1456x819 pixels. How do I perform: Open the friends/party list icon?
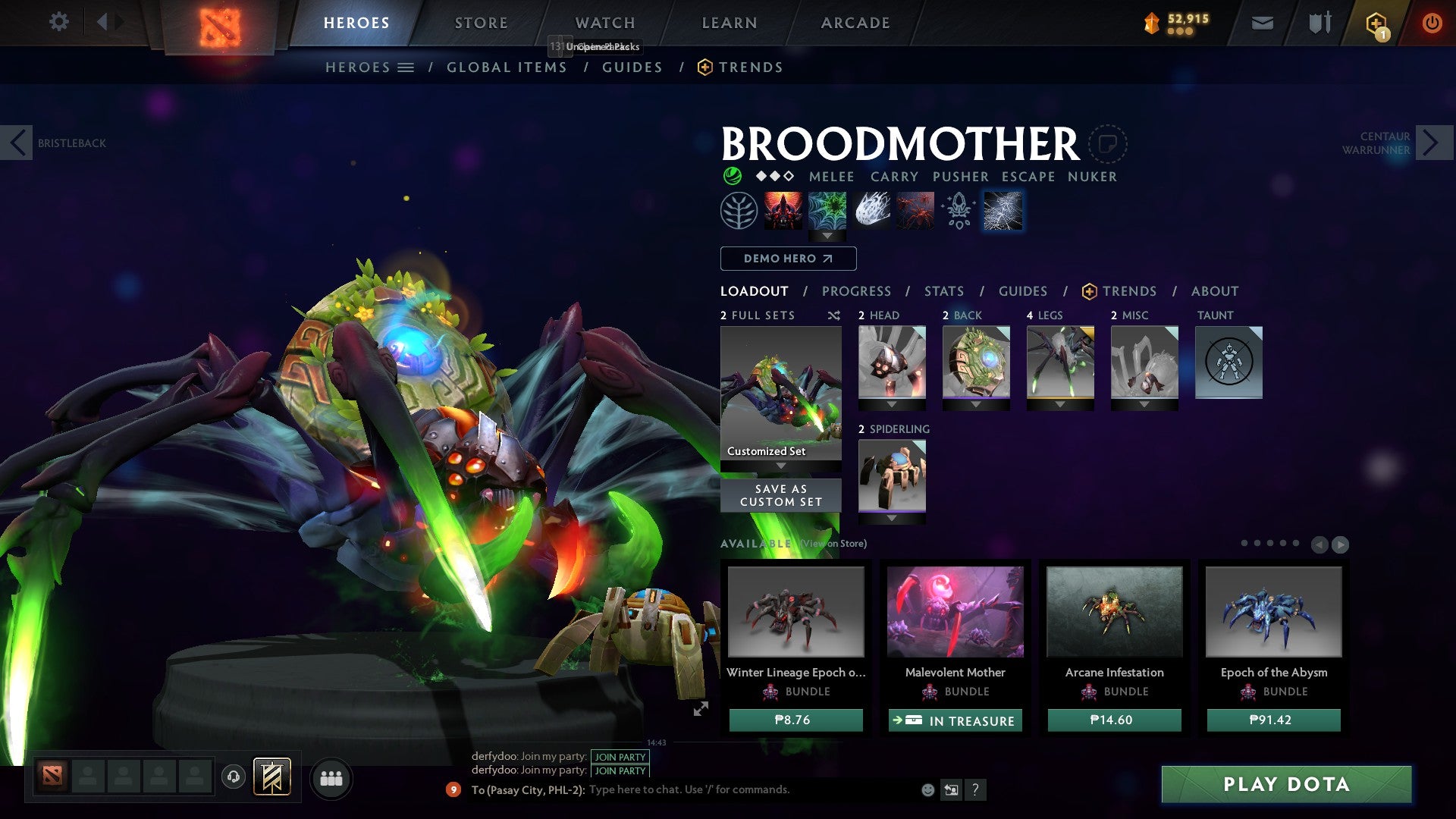point(331,778)
